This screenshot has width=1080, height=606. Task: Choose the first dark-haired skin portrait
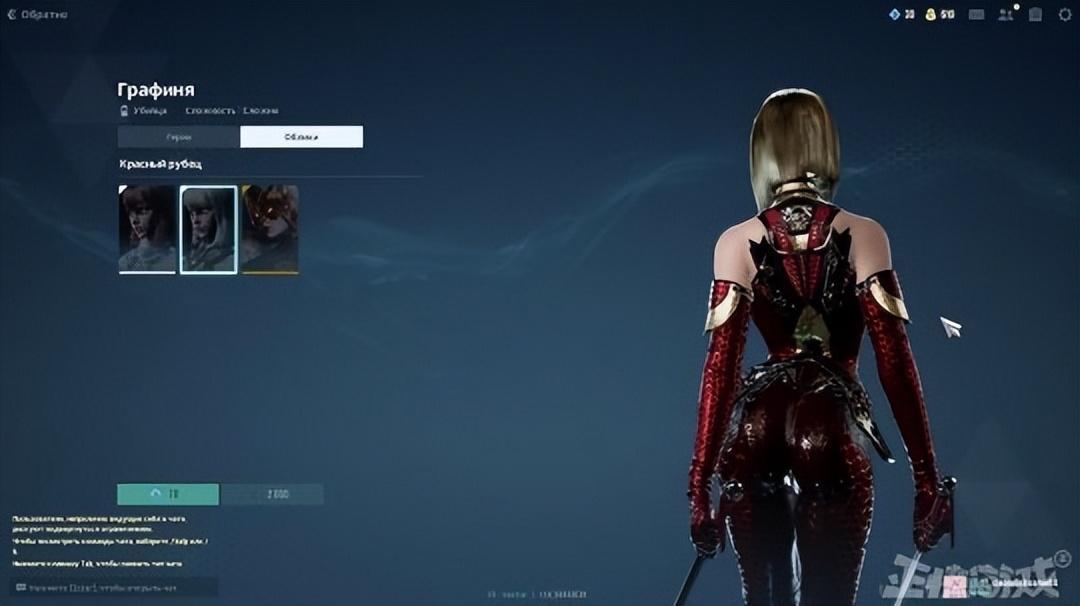click(x=147, y=229)
